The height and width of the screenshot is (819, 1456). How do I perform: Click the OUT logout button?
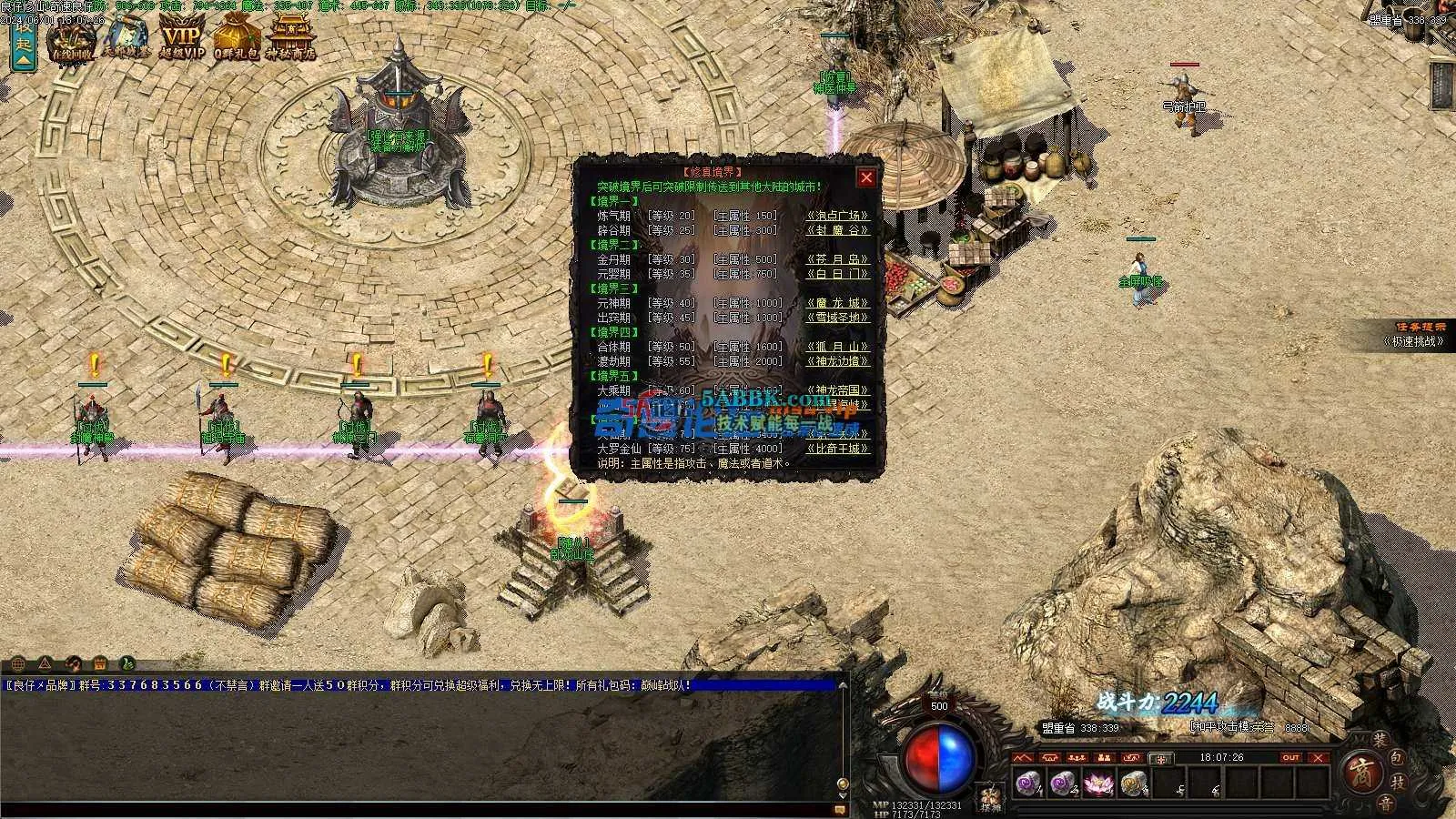click(x=1290, y=757)
